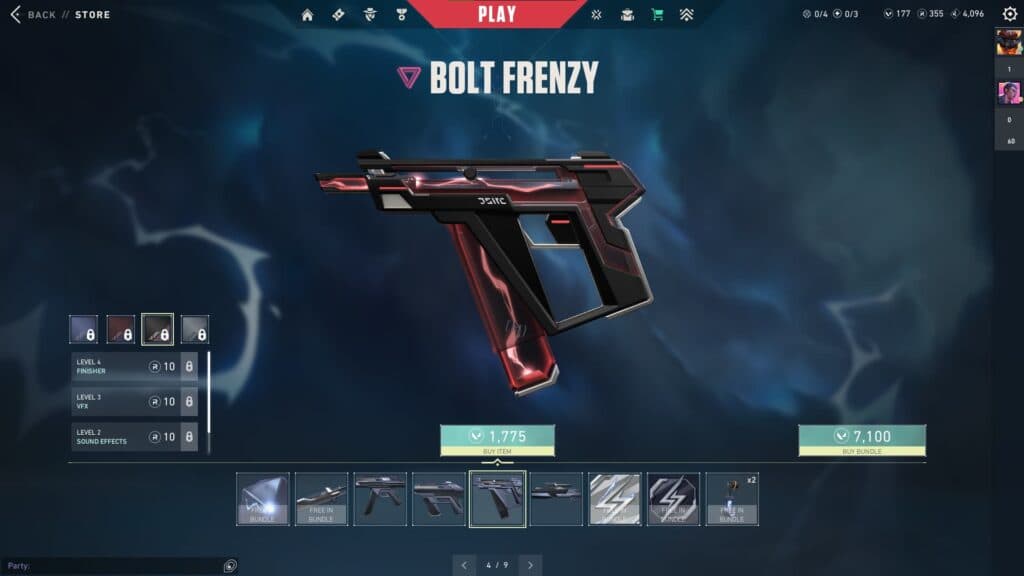Buy item for 1,775 points
1024x576 pixels.
(x=497, y=437)
